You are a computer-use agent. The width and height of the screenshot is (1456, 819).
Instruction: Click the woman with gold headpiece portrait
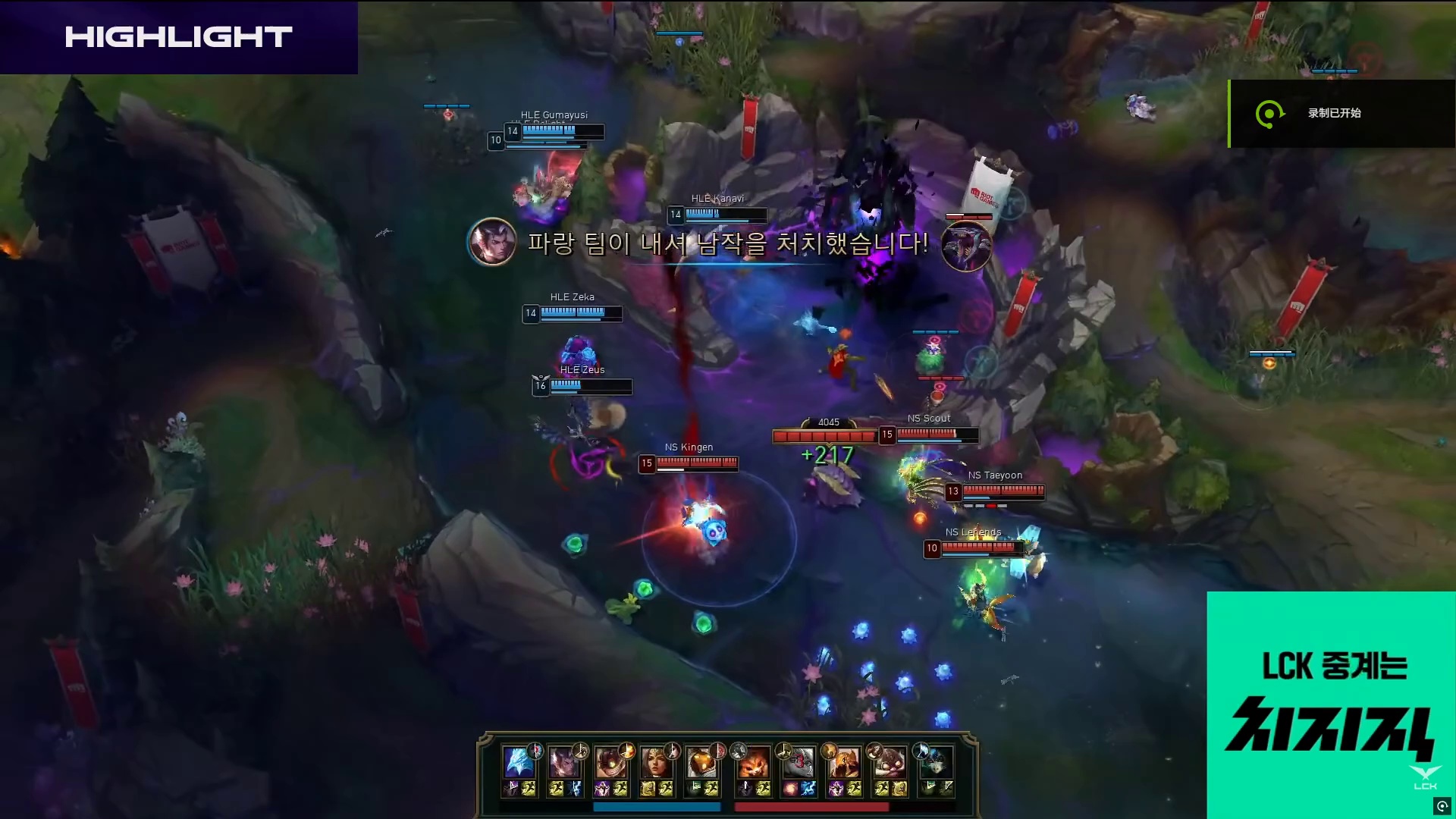tap(654, 762)
